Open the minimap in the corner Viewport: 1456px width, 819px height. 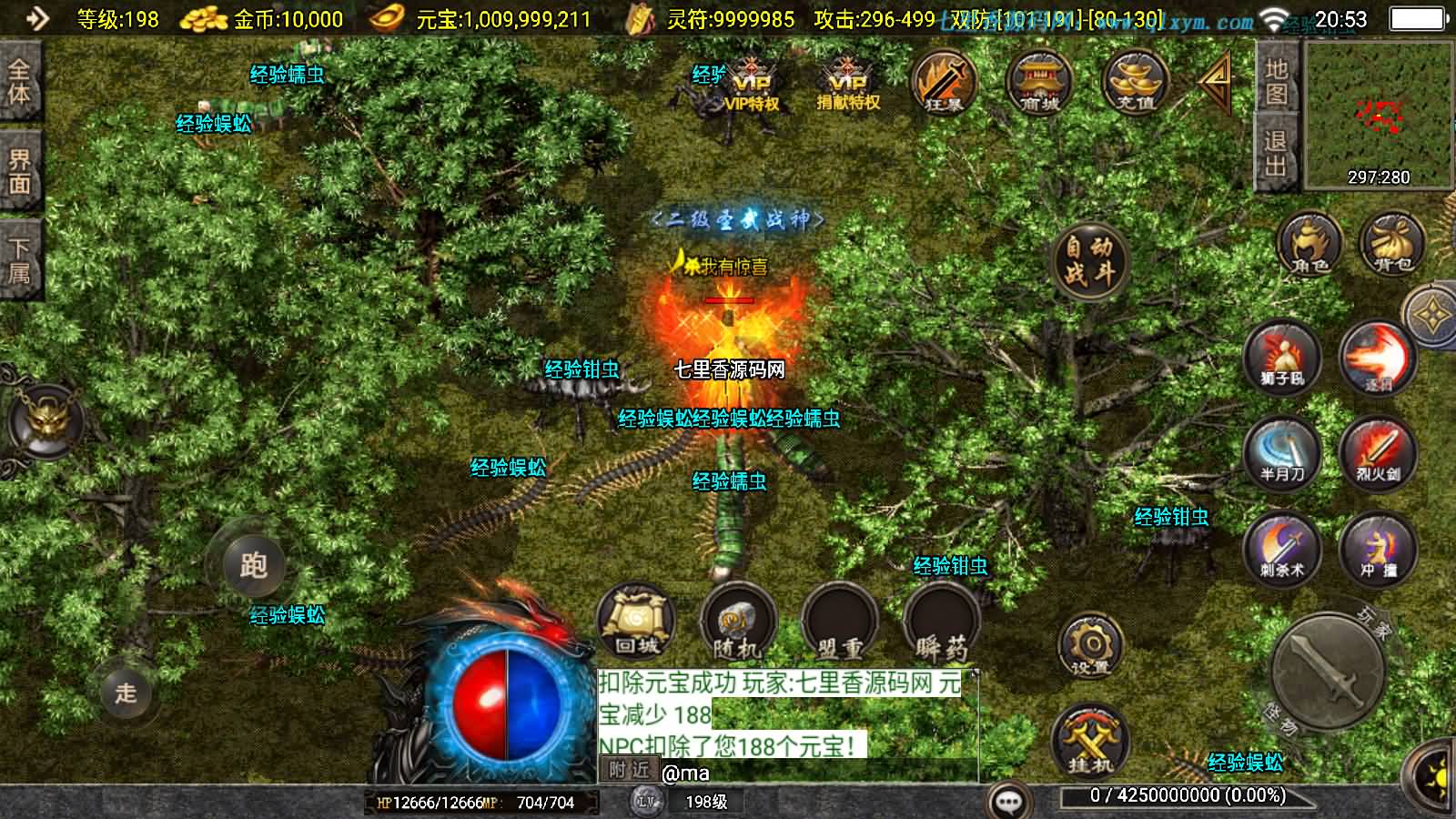(x=1379, y=115)
